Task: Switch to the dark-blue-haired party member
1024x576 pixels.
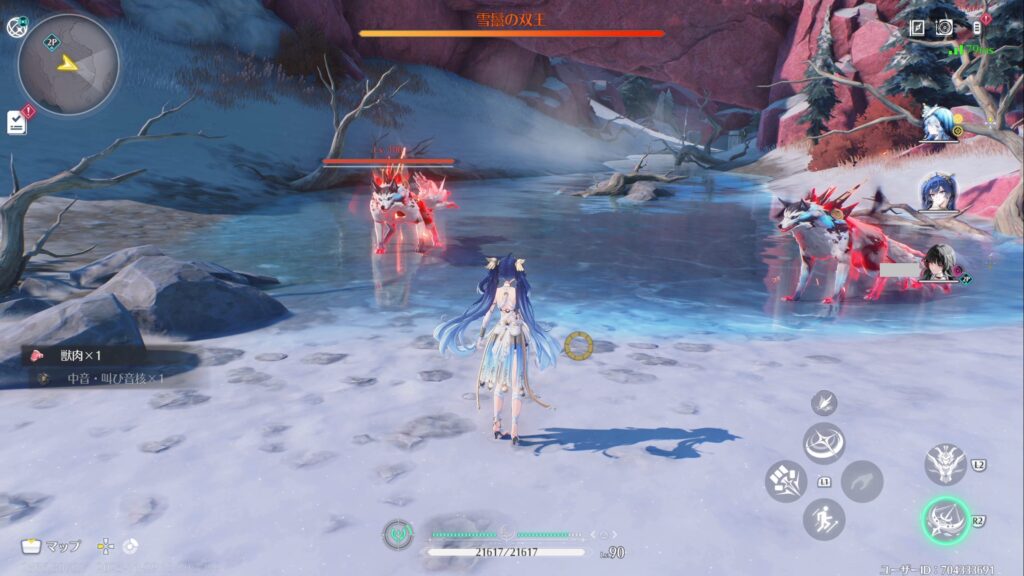Action: (938, 192)
